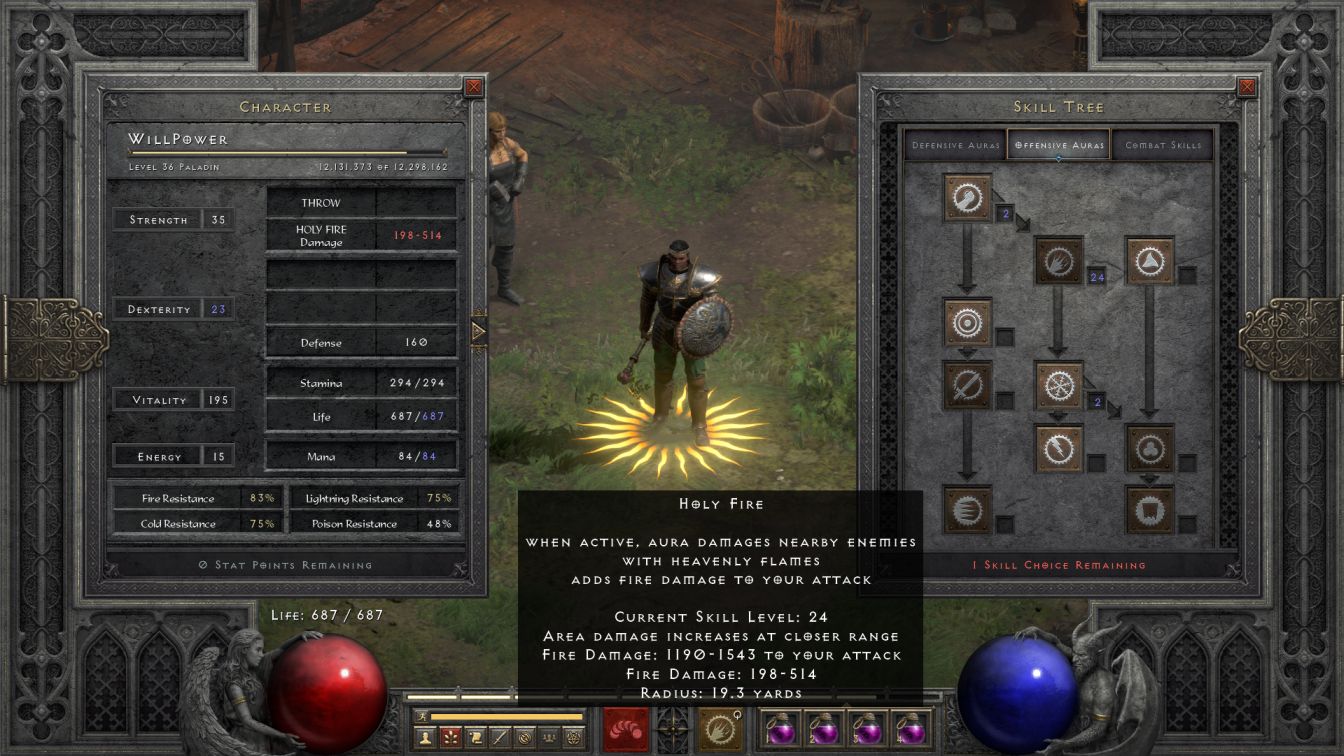This screenshot has width=1344, height=756.
Task: Close the Character panel
Action: (x=474, y=87)
